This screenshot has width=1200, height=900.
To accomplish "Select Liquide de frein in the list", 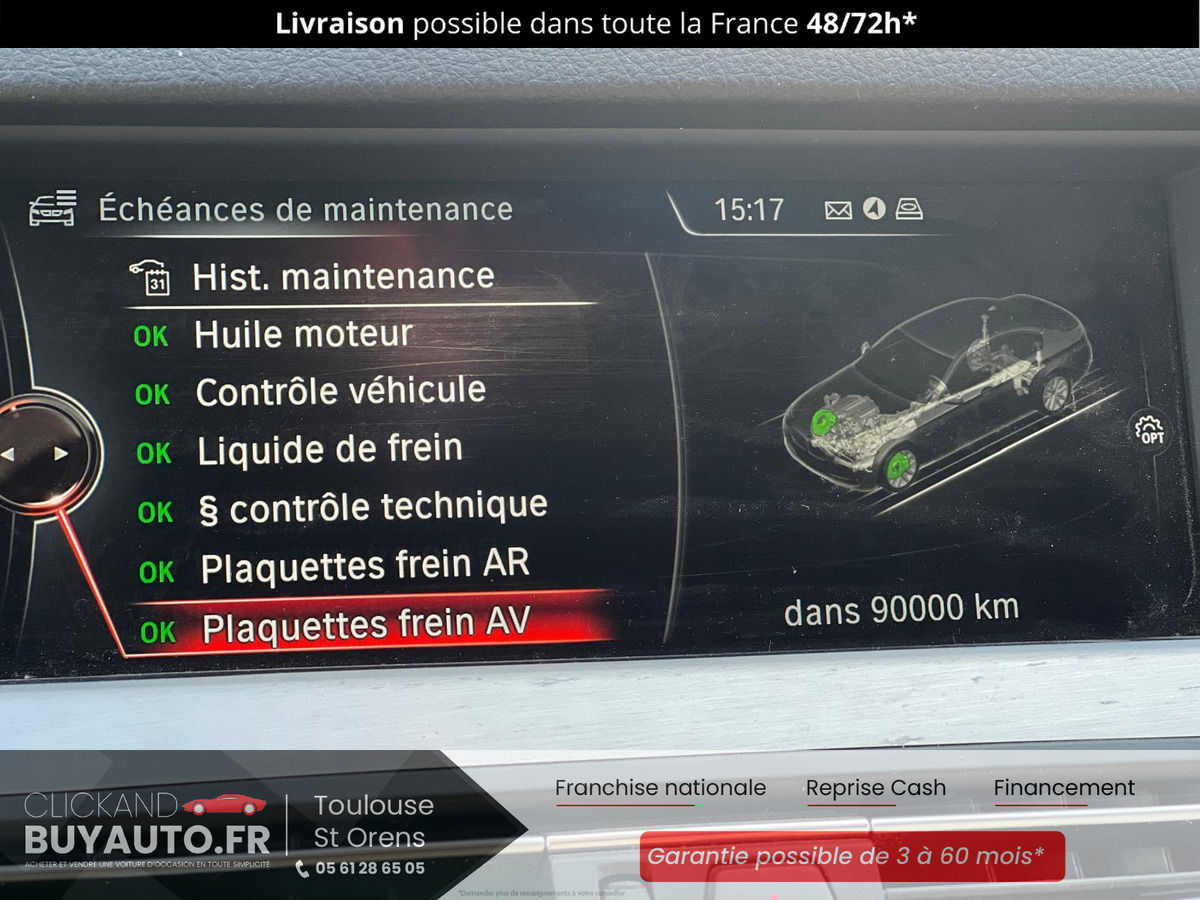I will coord(329,450).
